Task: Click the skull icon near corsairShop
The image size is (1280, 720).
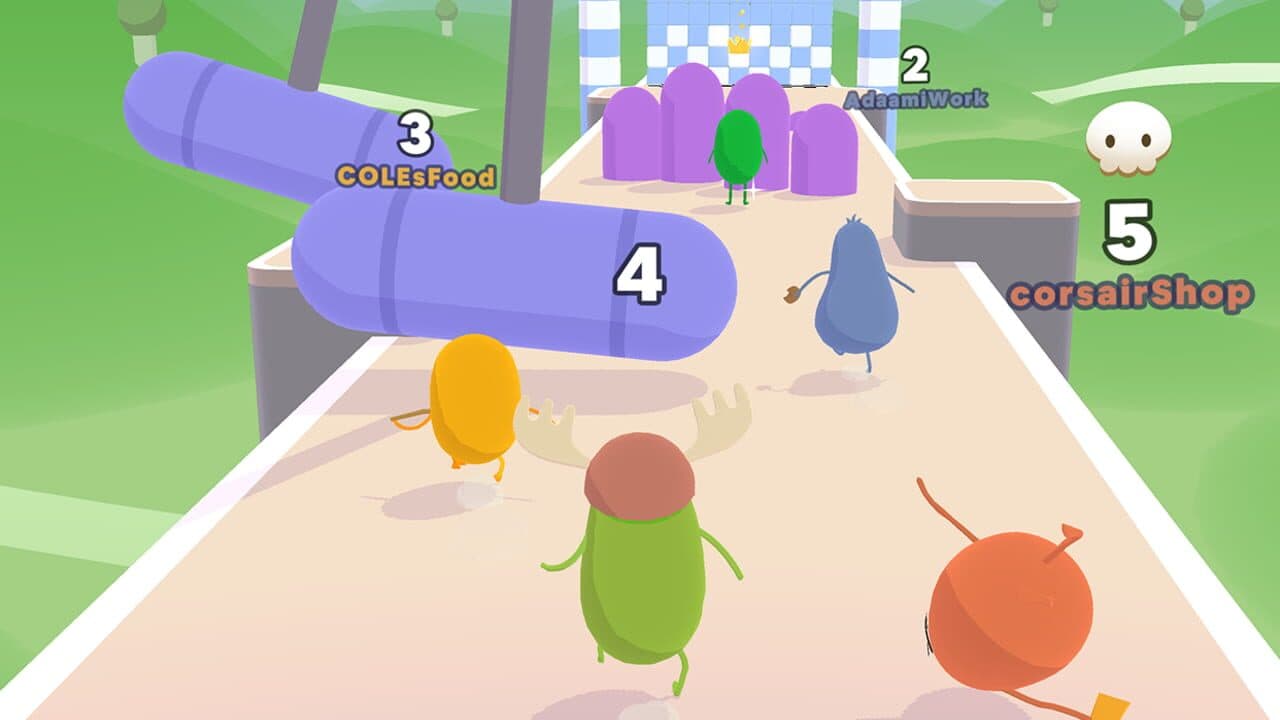Action: click(x=1127, y=139)
